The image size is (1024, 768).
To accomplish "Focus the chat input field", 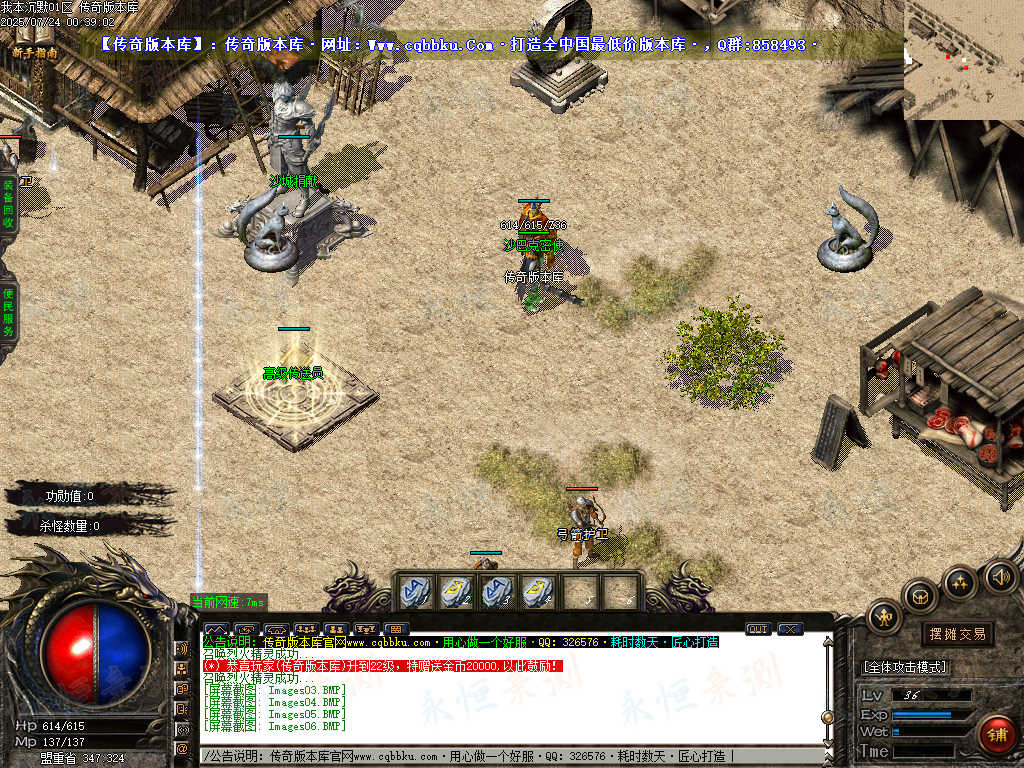I will 500,757.
